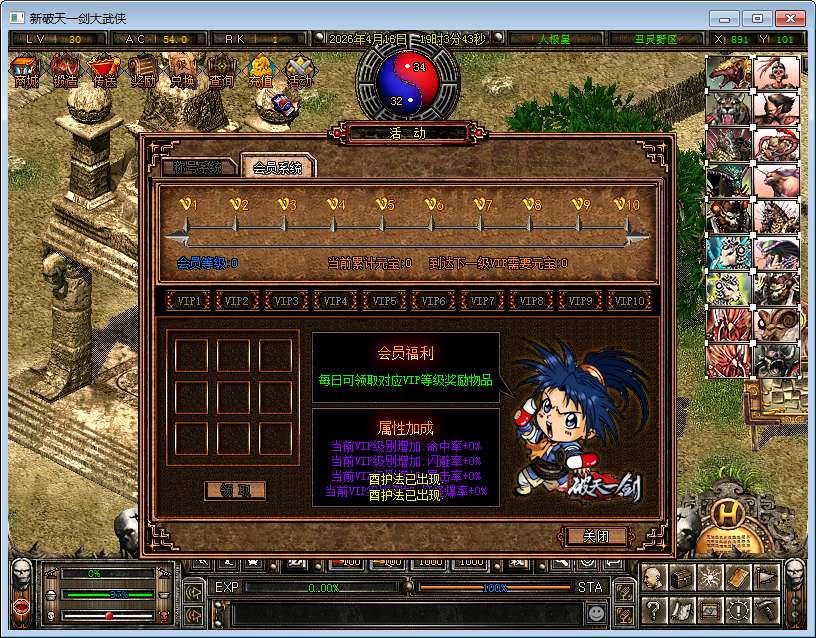Minimize the game window
Image resolution: width=816 pixels, height=638 pixels.
coord(725,18)
